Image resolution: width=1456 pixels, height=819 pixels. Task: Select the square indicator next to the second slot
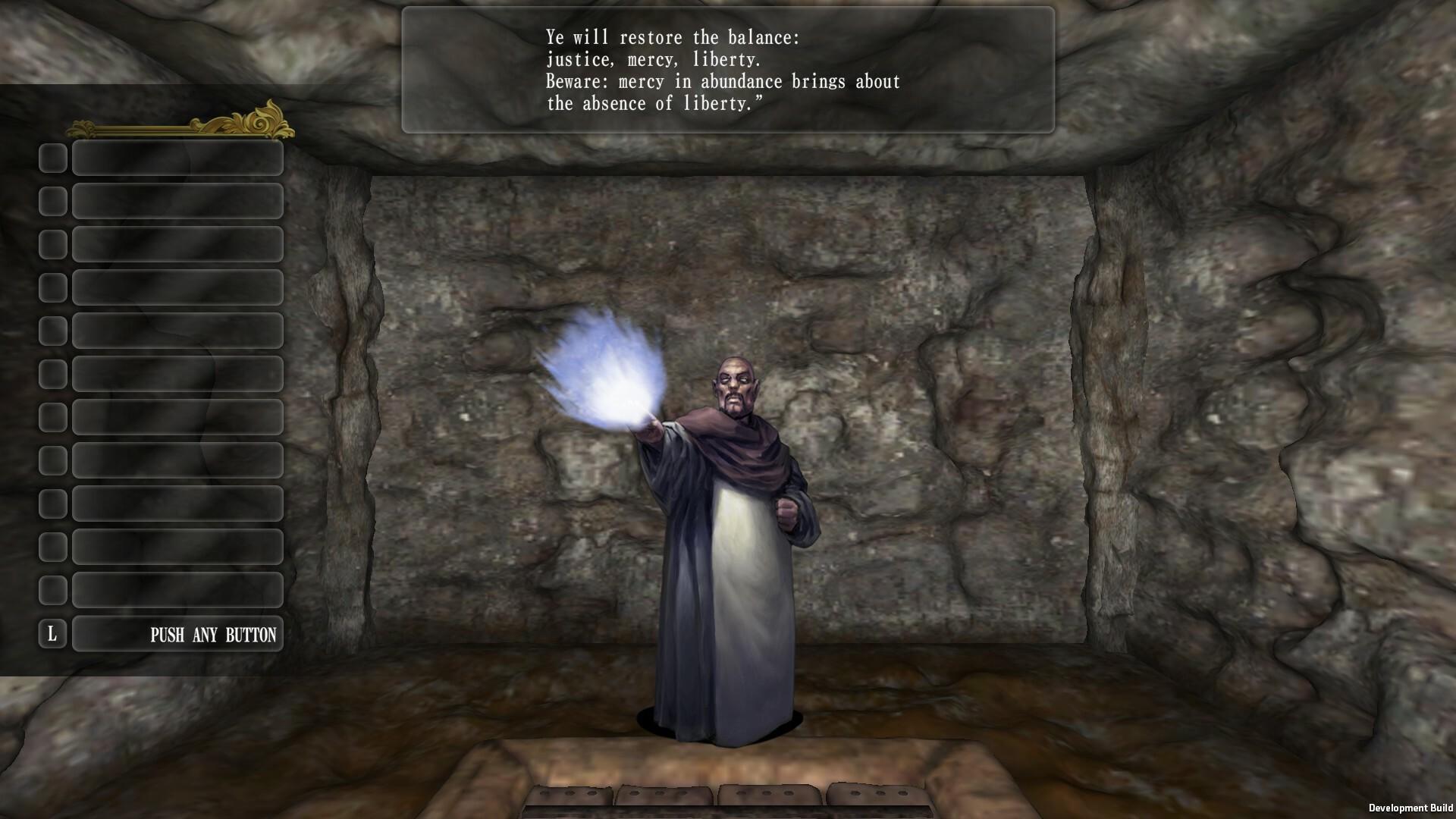(53, 201)
